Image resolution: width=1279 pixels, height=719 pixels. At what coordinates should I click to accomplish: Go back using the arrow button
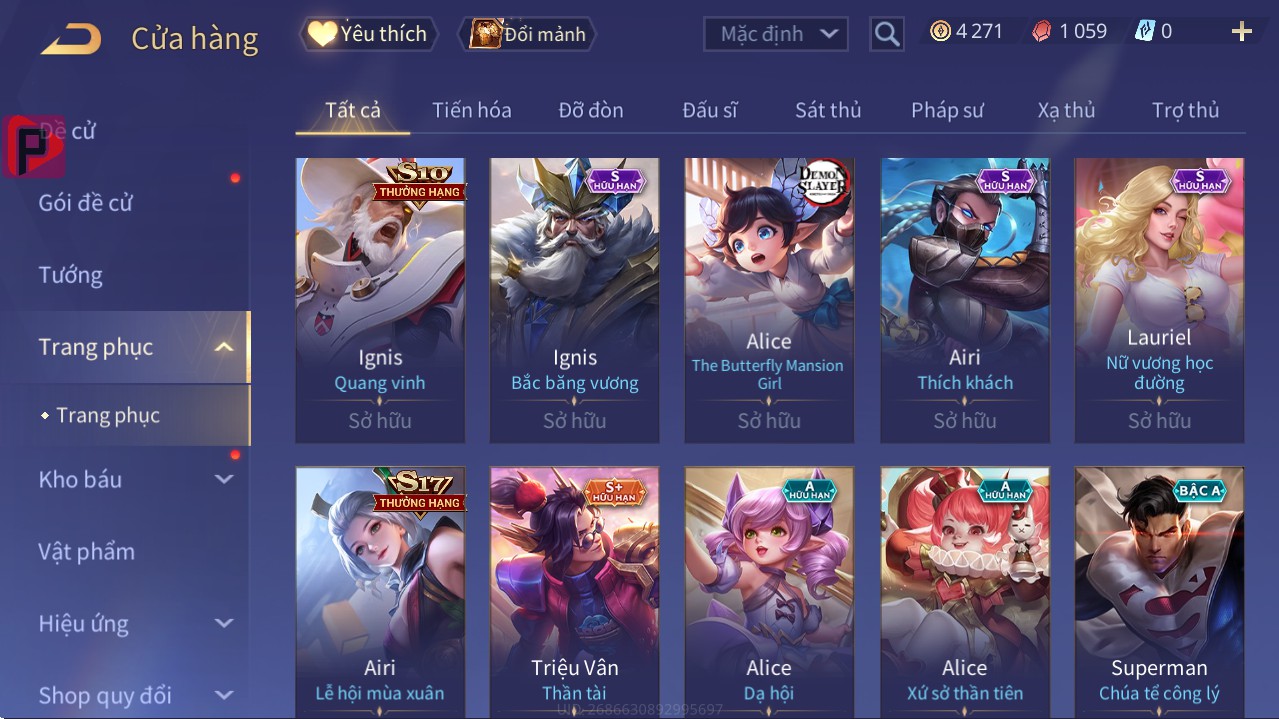71,39
